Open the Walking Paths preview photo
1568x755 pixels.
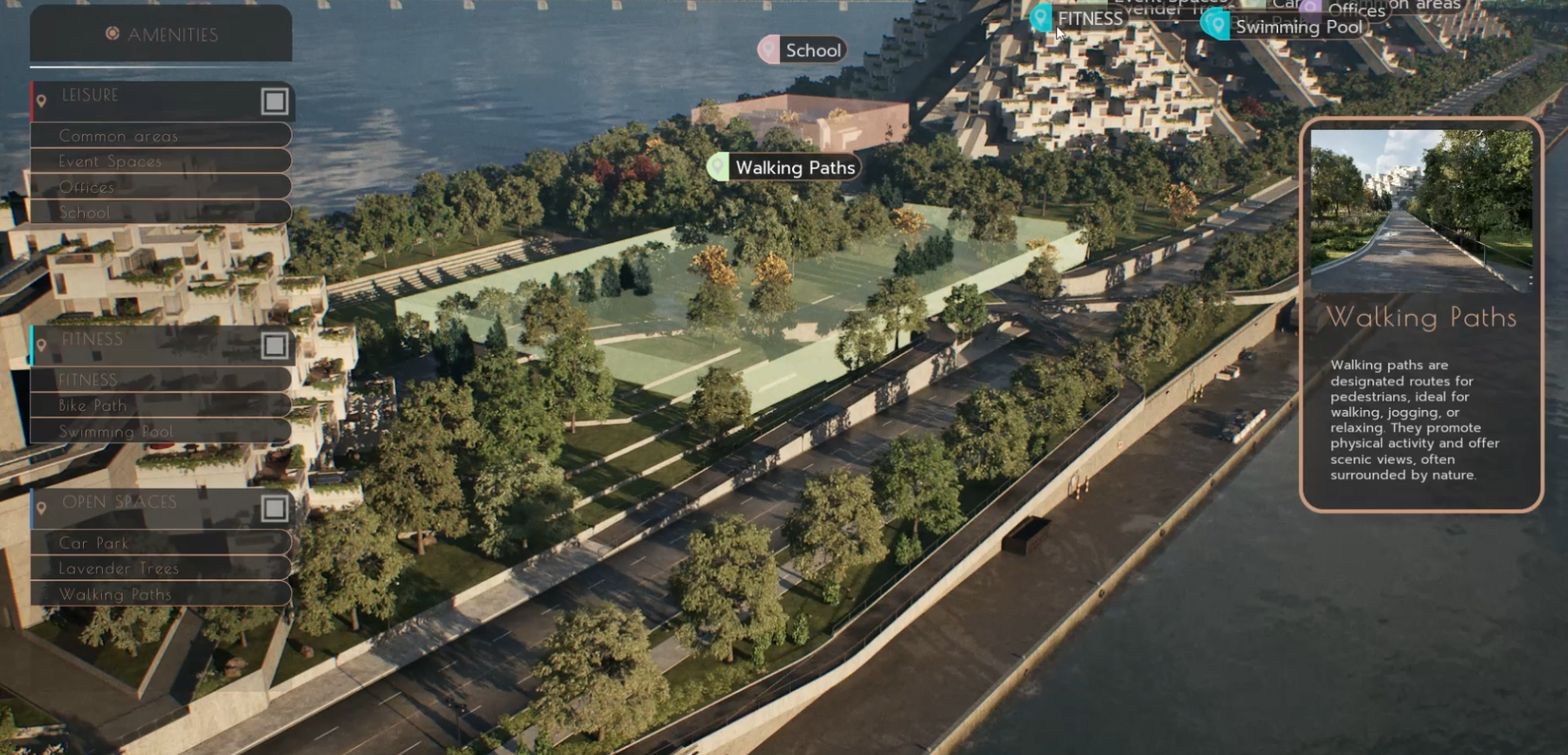(1421, 210)
